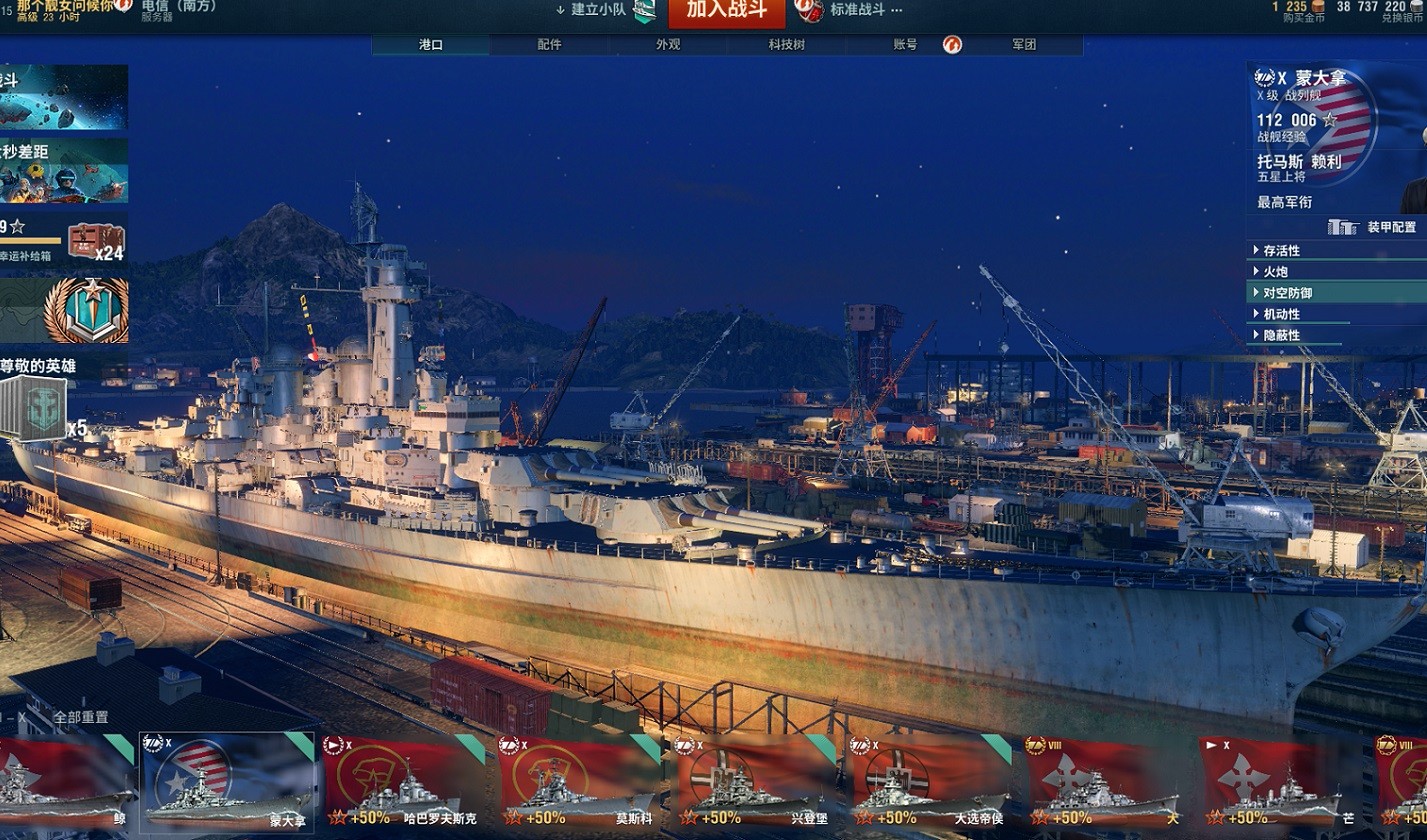Switch to the 配件 modules tab

coord(549,45)
